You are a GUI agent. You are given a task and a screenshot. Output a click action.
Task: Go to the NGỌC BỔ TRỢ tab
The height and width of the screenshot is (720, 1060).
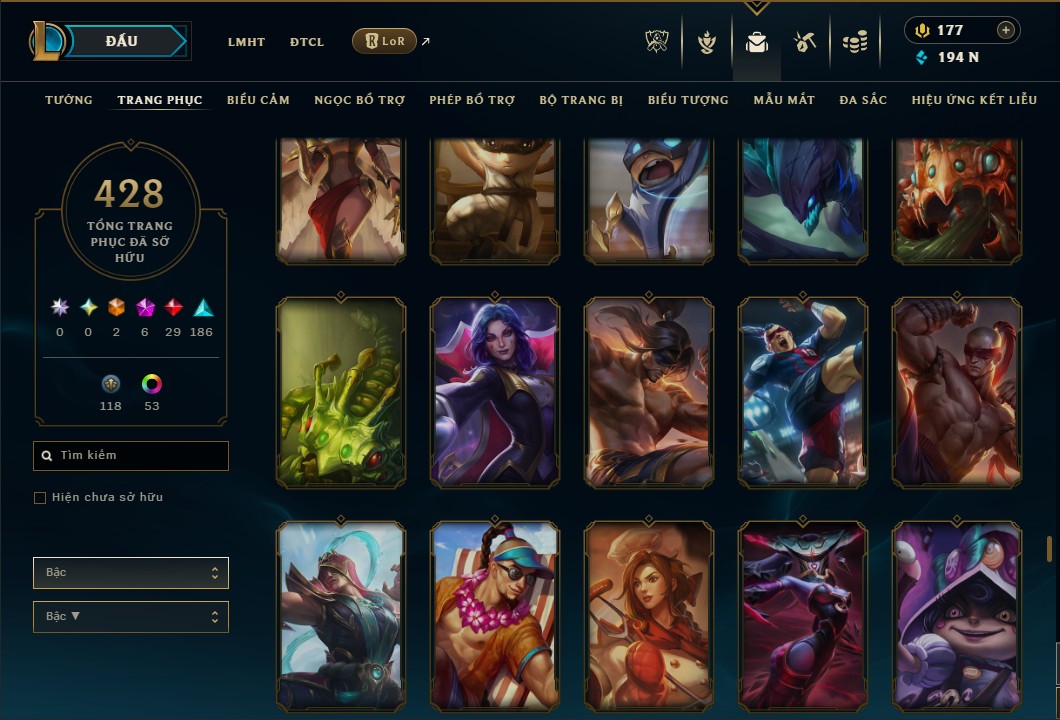[359, 100]
